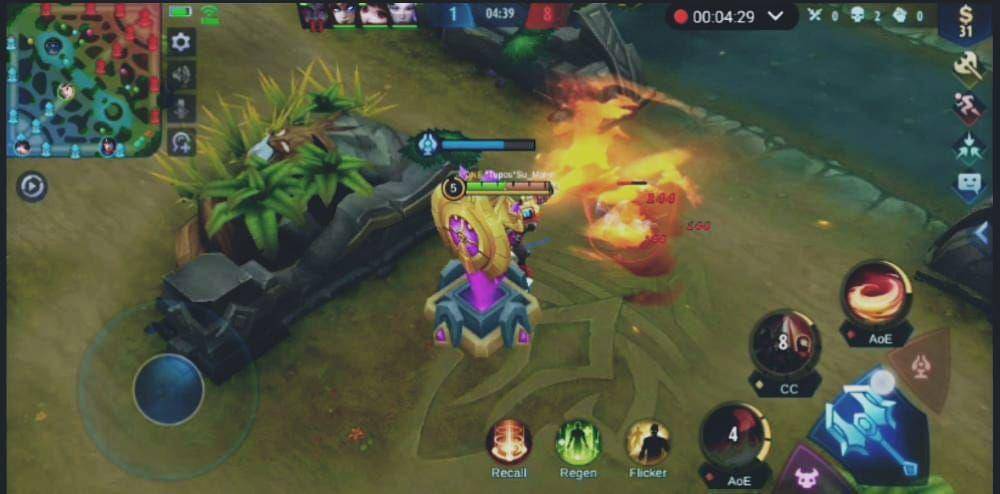Tap the AoE skill showing 4 cooldown
This screenshot has width=1000, height=494.
coord(736,435)
